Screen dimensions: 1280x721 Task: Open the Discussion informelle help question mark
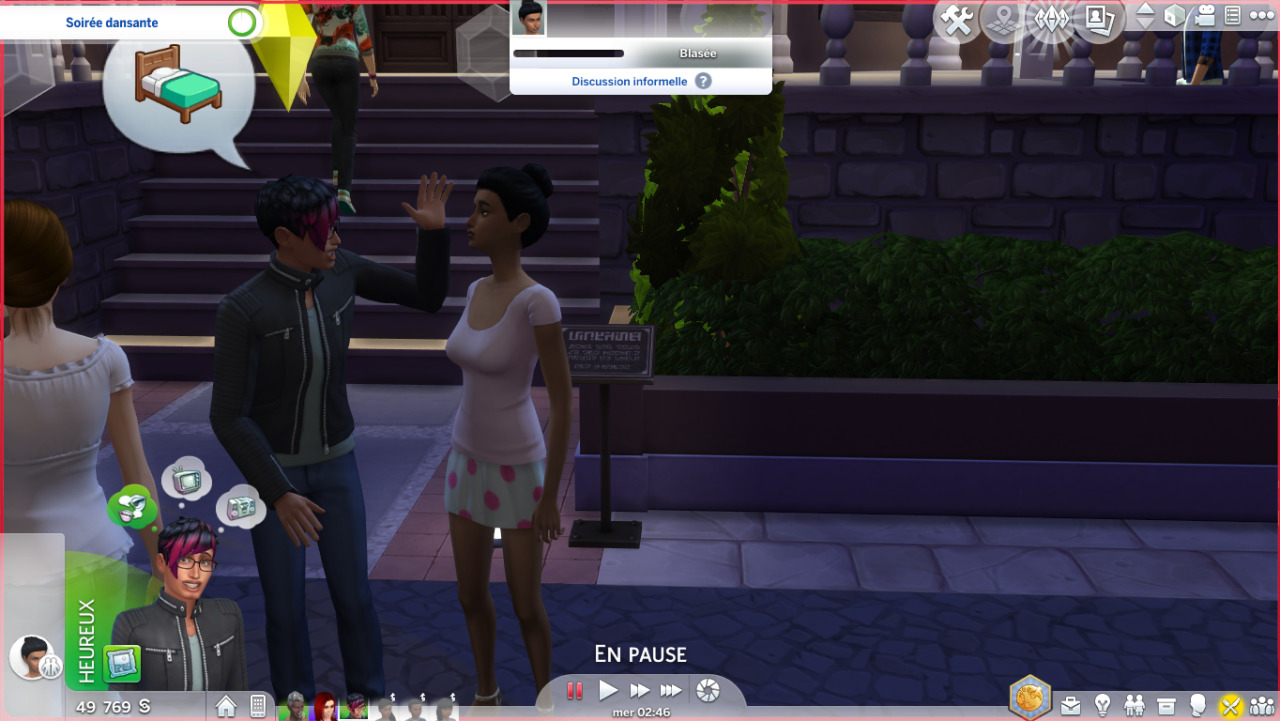click(x=703, y=81)
